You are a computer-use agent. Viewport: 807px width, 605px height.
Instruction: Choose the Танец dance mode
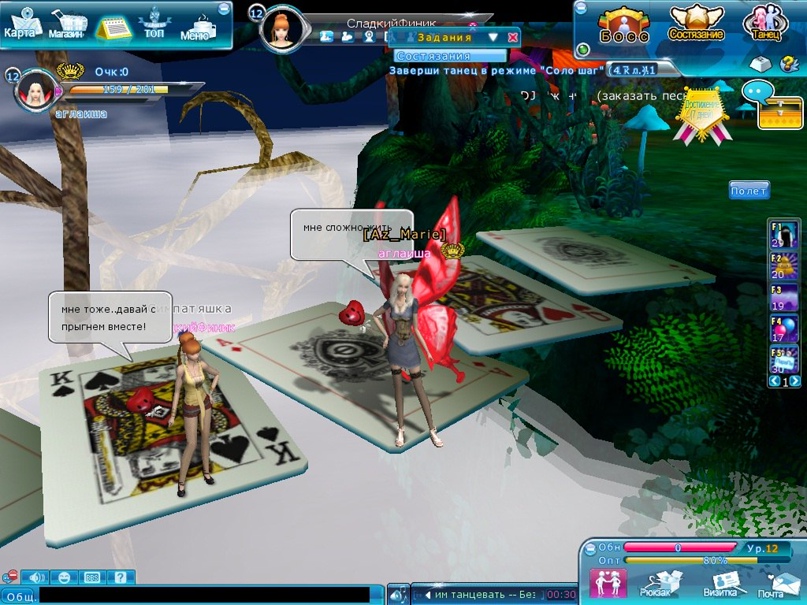(x=766, y=24)
